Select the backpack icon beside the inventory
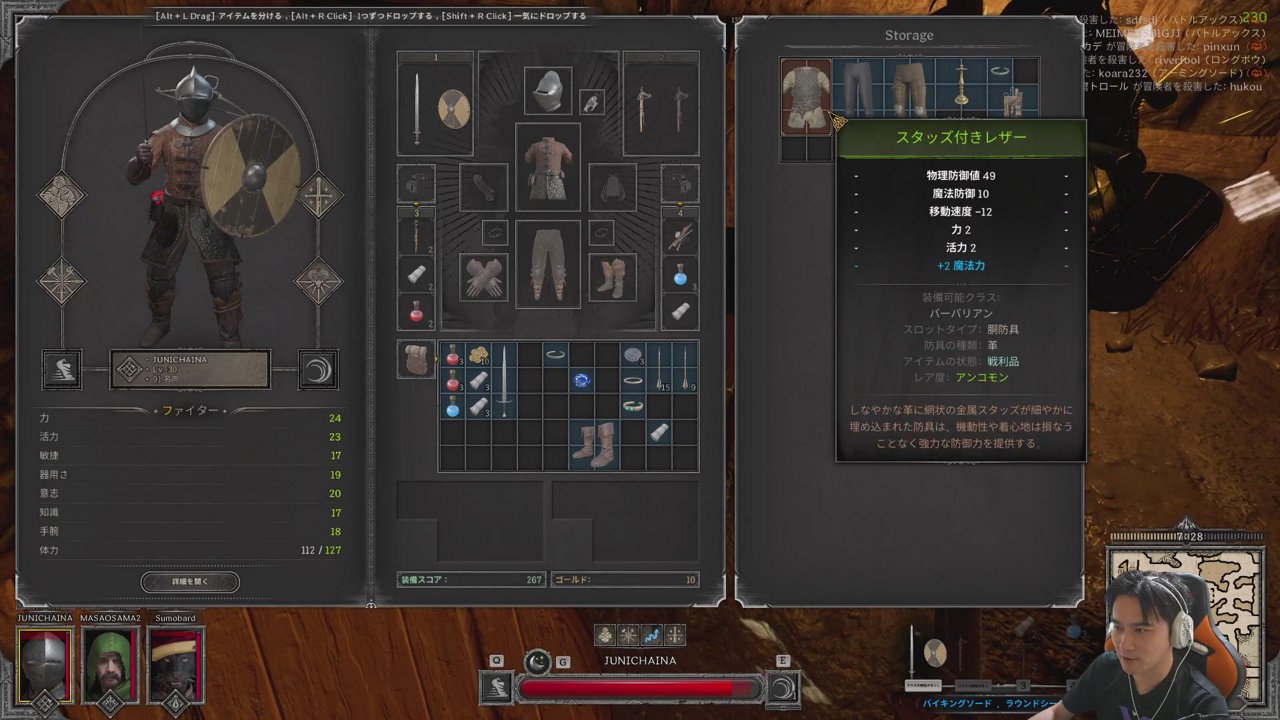 pos(415,359)
